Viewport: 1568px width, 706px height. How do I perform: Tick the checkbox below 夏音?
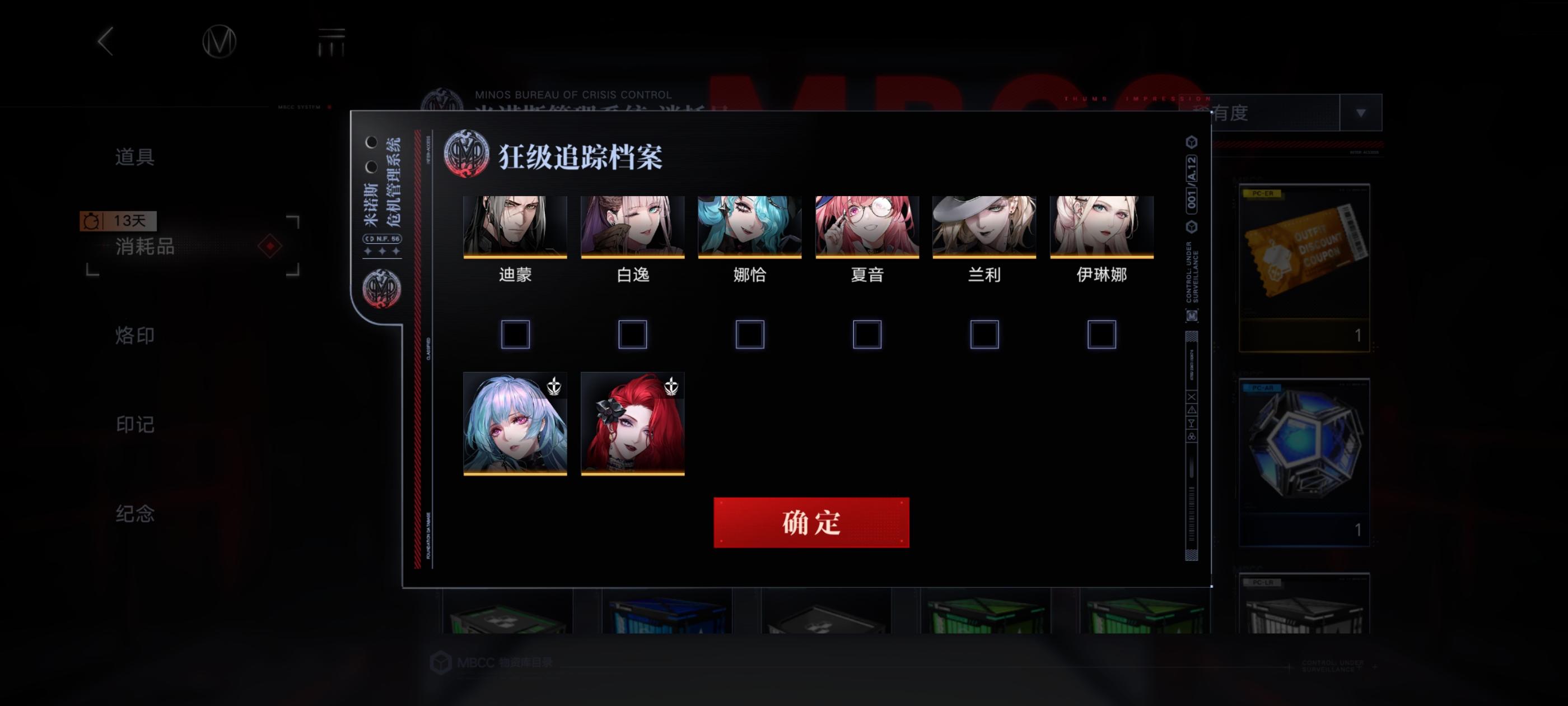[866, 334]
